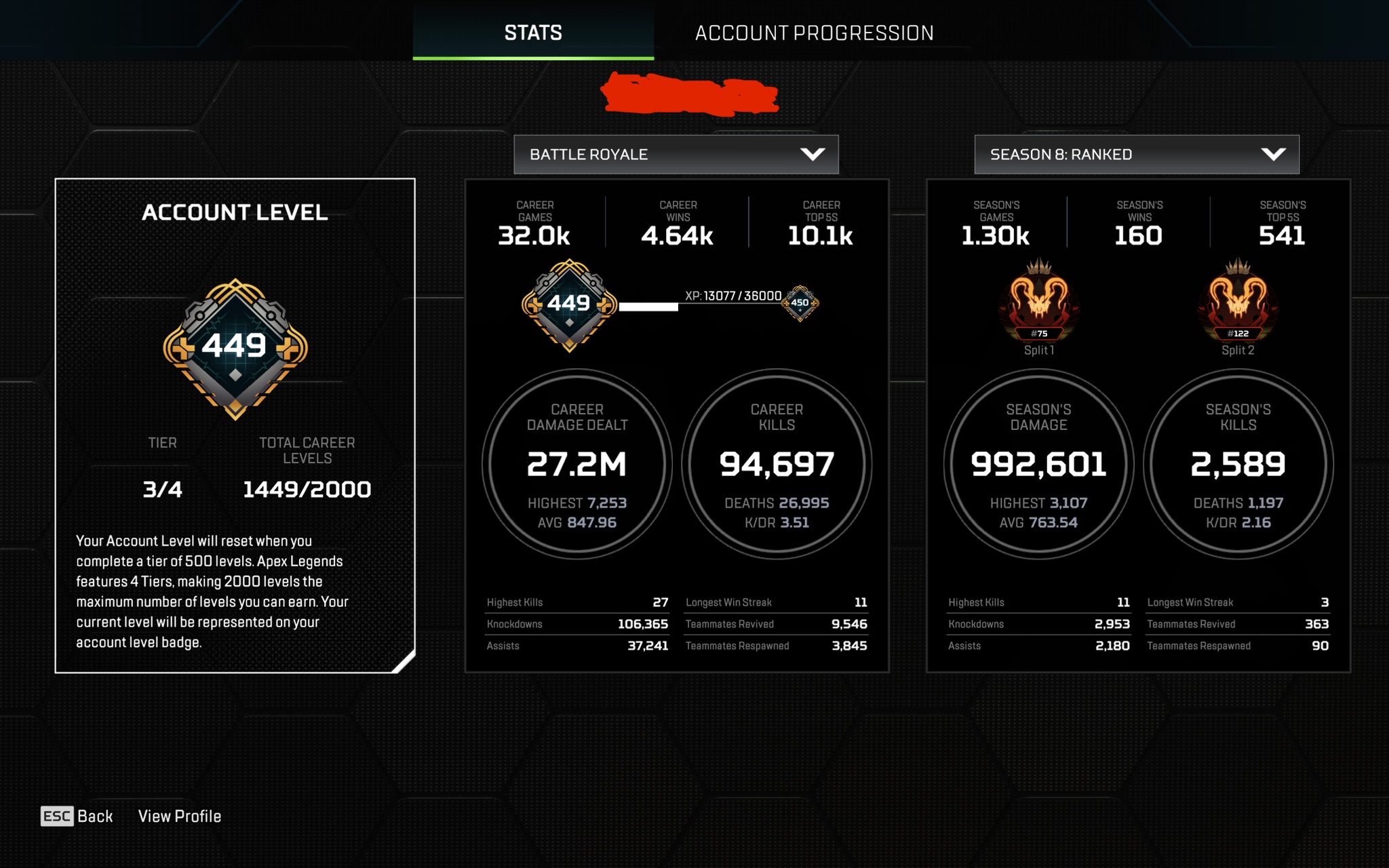
Task: Go back with the Back button
Action: pos(77,816)
